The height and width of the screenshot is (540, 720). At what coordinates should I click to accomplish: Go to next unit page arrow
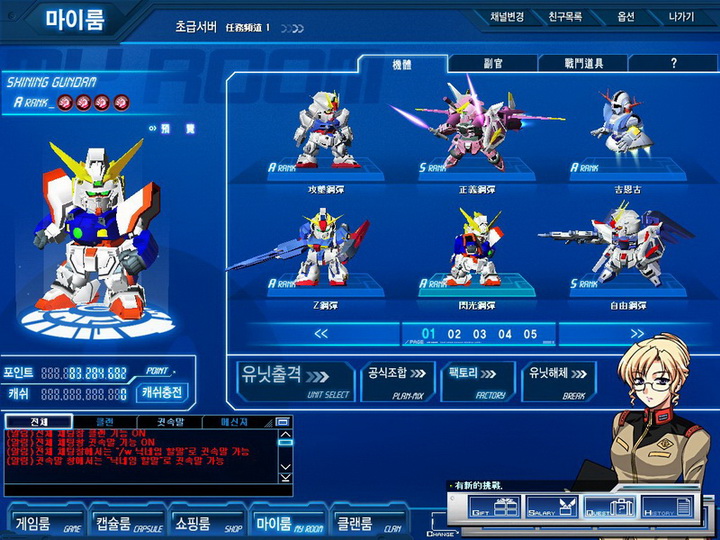(637, 333)
